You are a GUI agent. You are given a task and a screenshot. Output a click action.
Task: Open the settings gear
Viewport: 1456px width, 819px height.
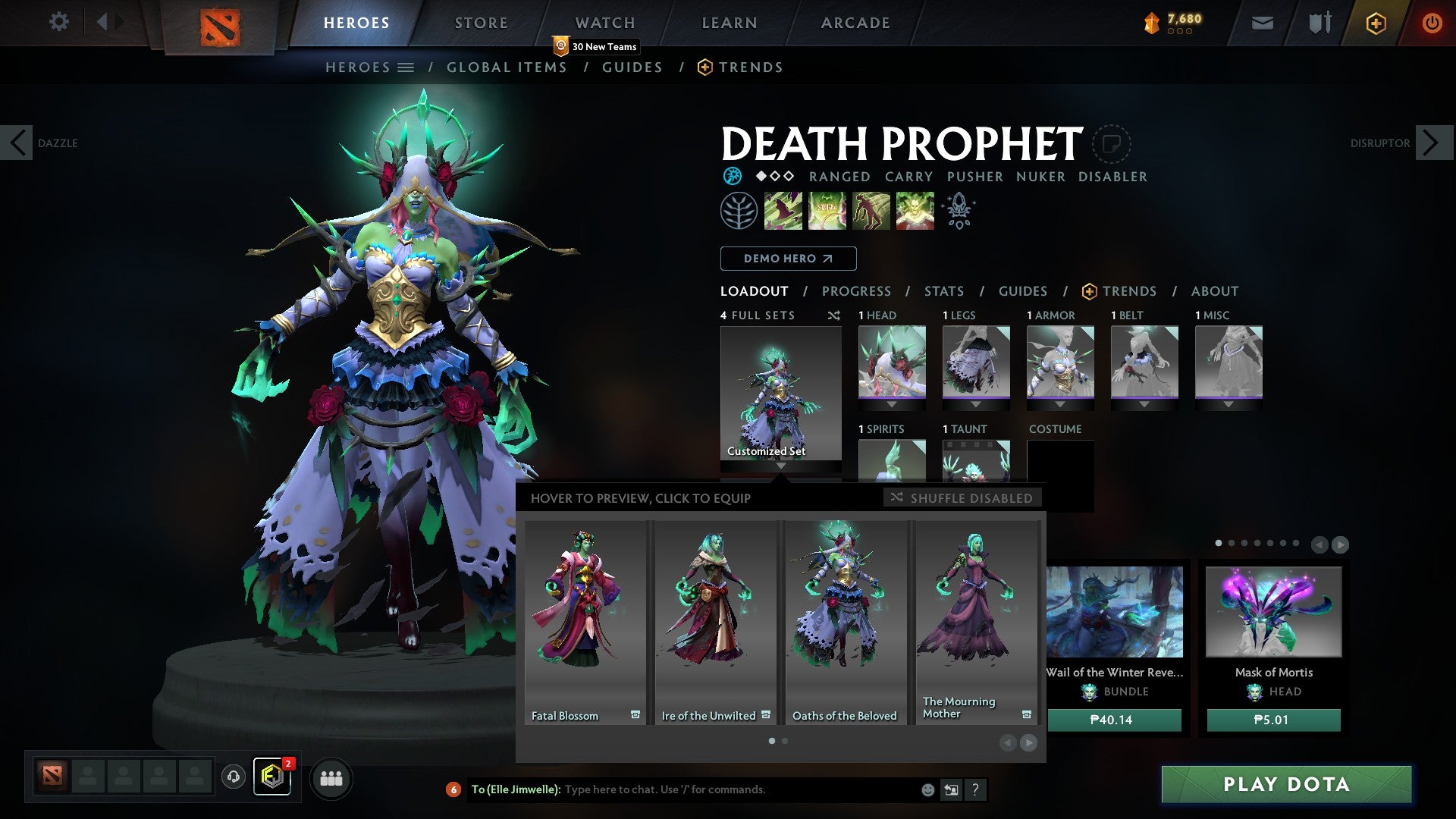59,22
